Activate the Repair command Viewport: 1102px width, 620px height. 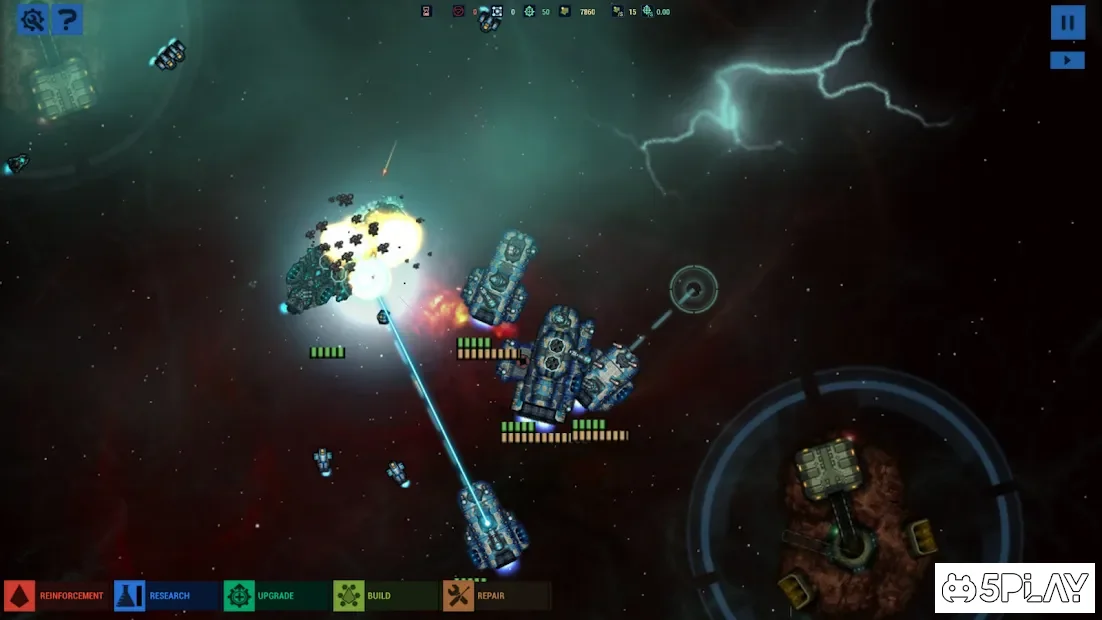pos(494,596)
